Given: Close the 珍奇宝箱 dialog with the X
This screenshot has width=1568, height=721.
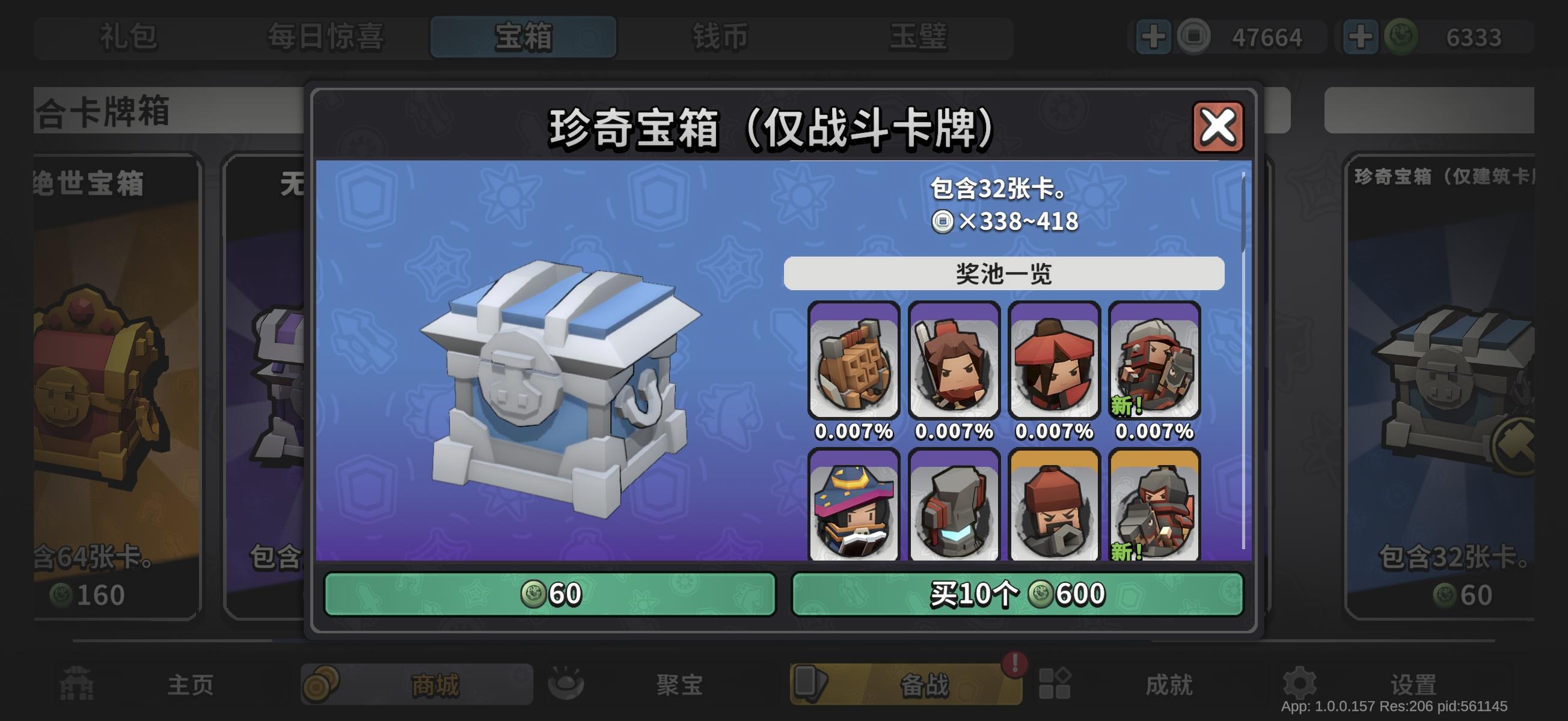Looking at the screenshot, I should click(x=1219, y=127).
